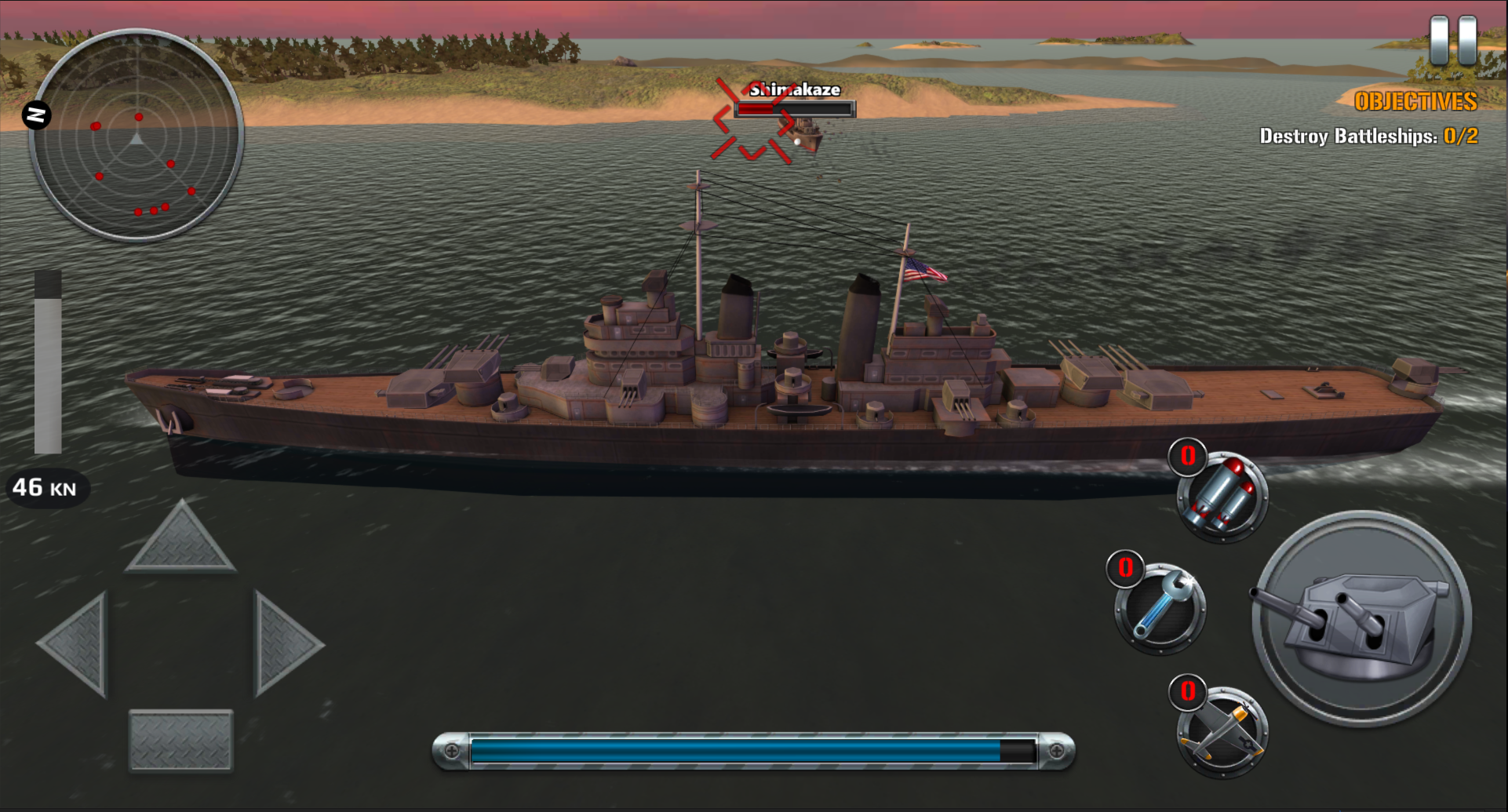Adjust the vertical speed throttle gauge
Viewport: 1508px width, 812px height.
point(48,363)
